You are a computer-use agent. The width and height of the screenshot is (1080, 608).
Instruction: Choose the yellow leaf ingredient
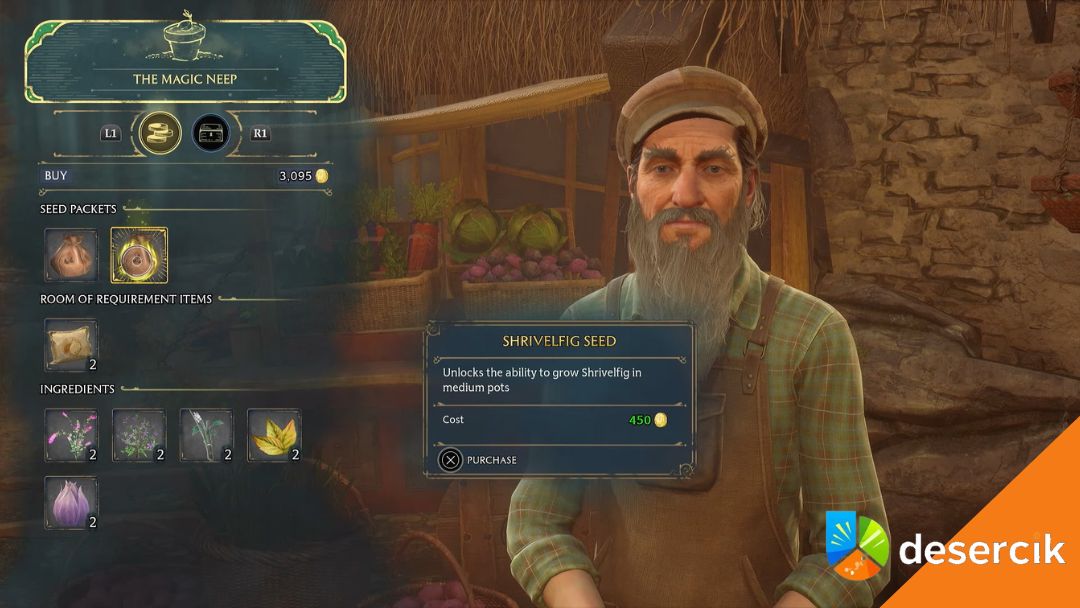coord(274,435)
